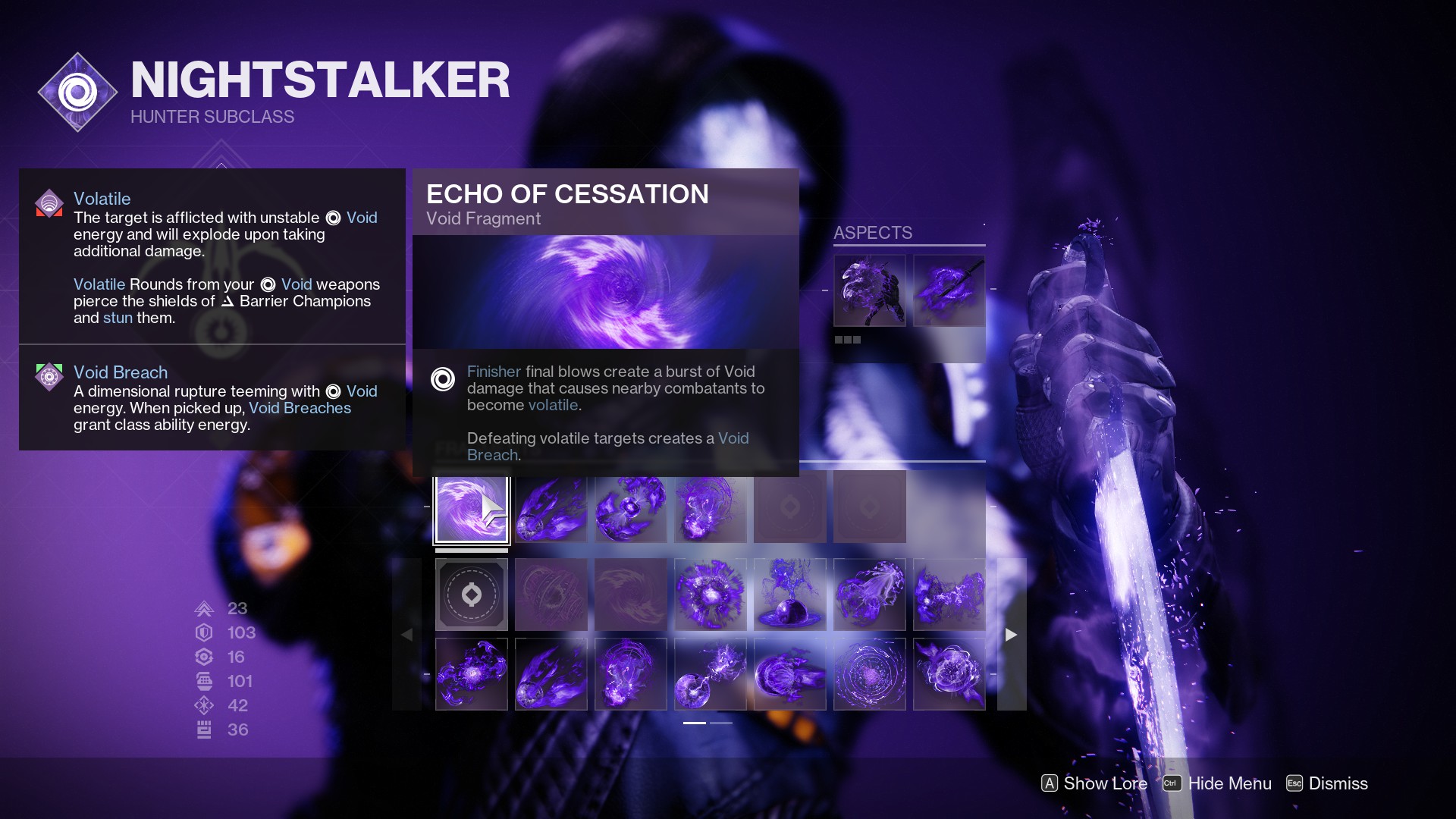Viewport: 1456px width, 819px height.
Task: Open the next fragments page with right arrow
Action: pyautogui.click(x=1011, y=634)
